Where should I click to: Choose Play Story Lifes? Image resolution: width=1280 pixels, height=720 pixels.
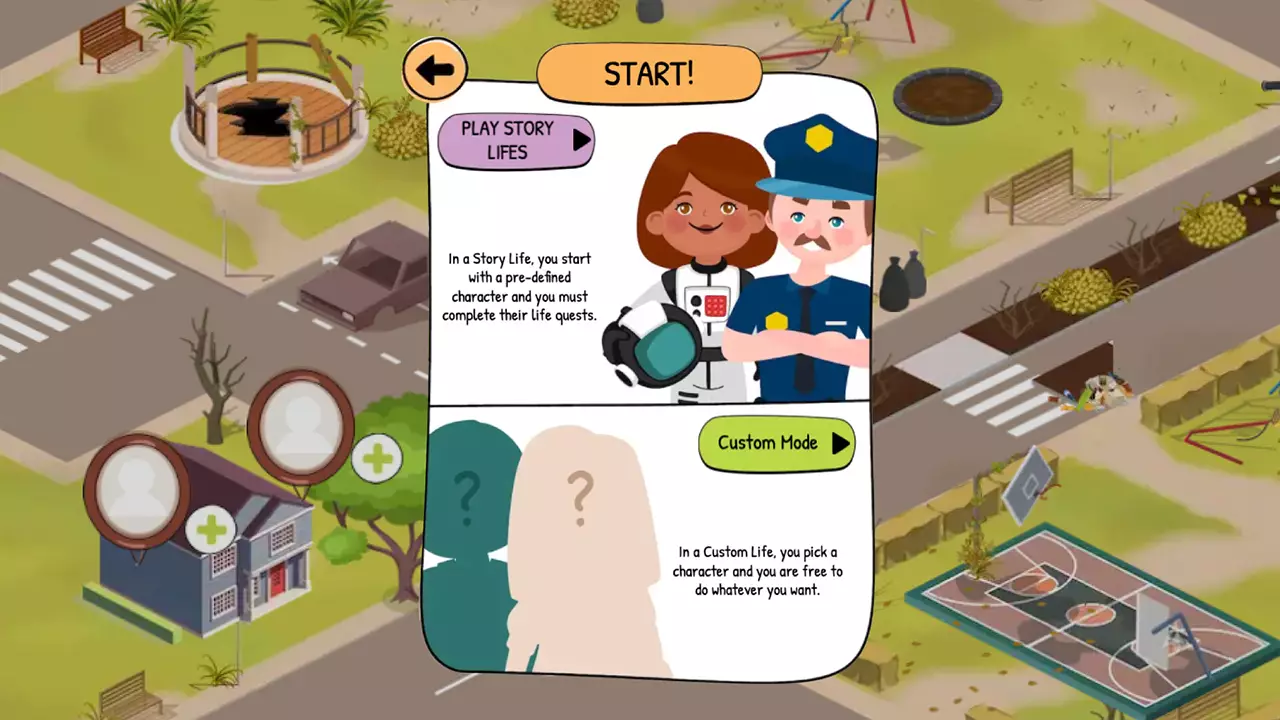click(516, 141)
